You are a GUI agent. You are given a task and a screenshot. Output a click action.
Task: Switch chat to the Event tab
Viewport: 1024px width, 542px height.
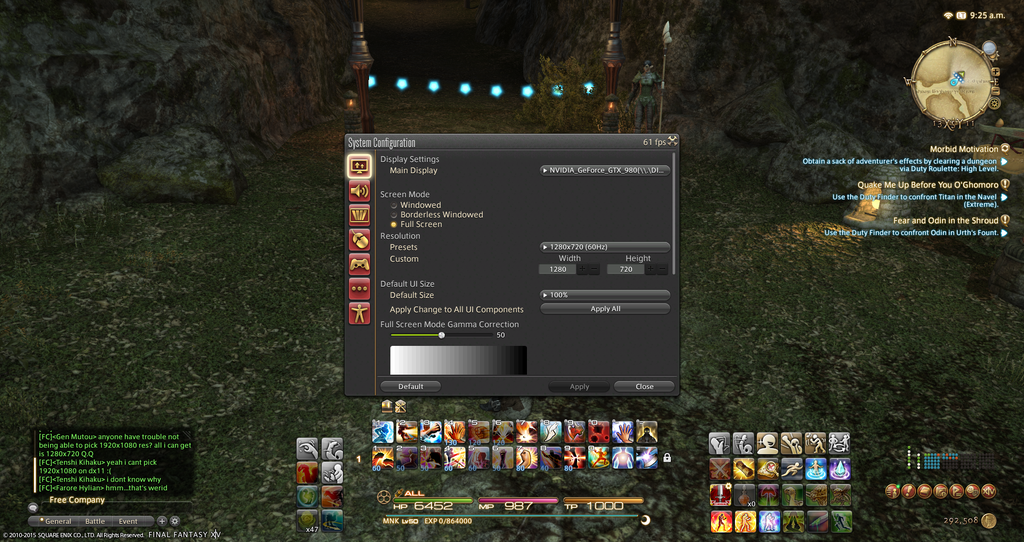pyautogui.click(x=128, y=521)
